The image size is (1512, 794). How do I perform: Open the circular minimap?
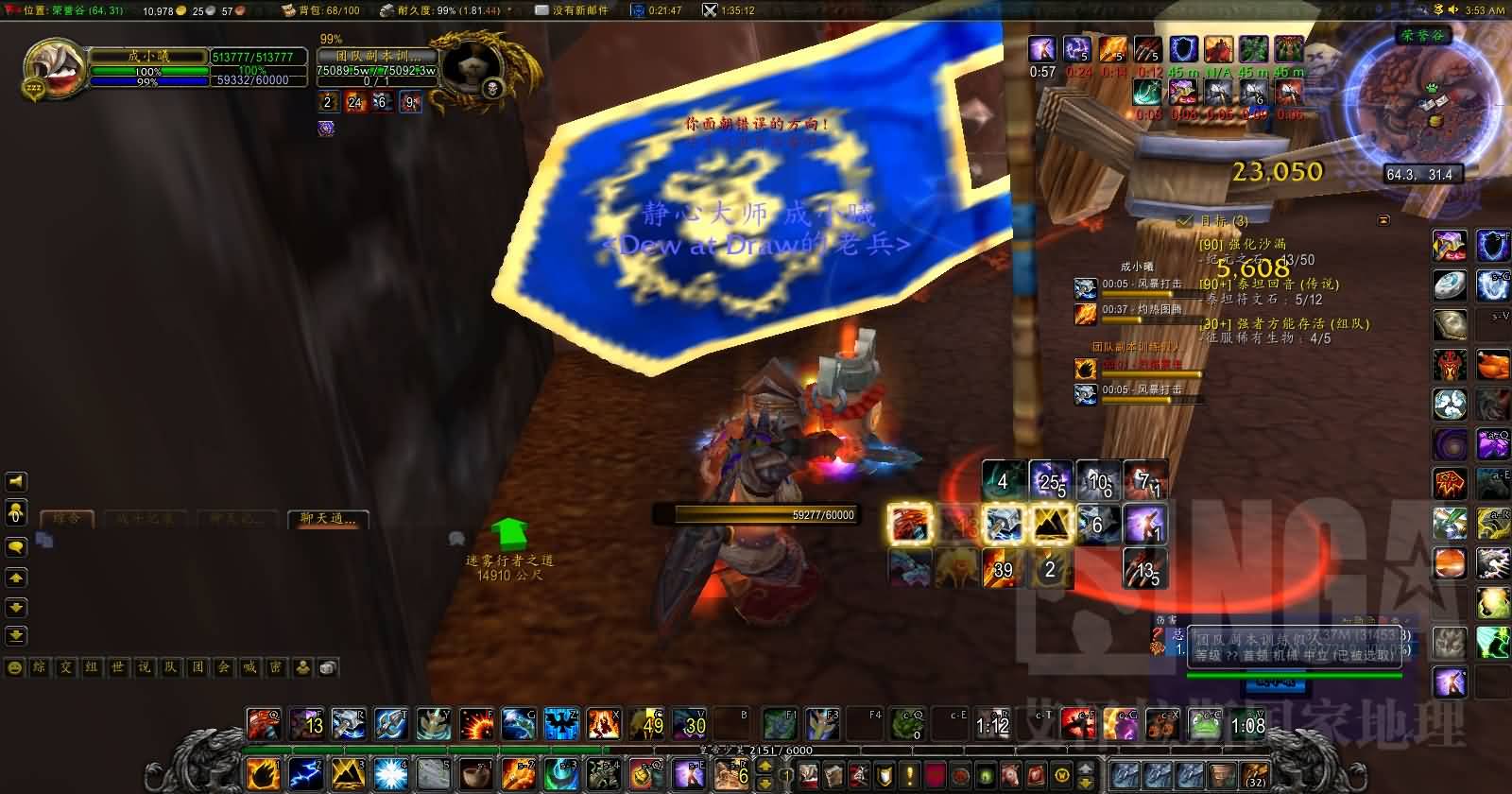(x=1420, y=99)
